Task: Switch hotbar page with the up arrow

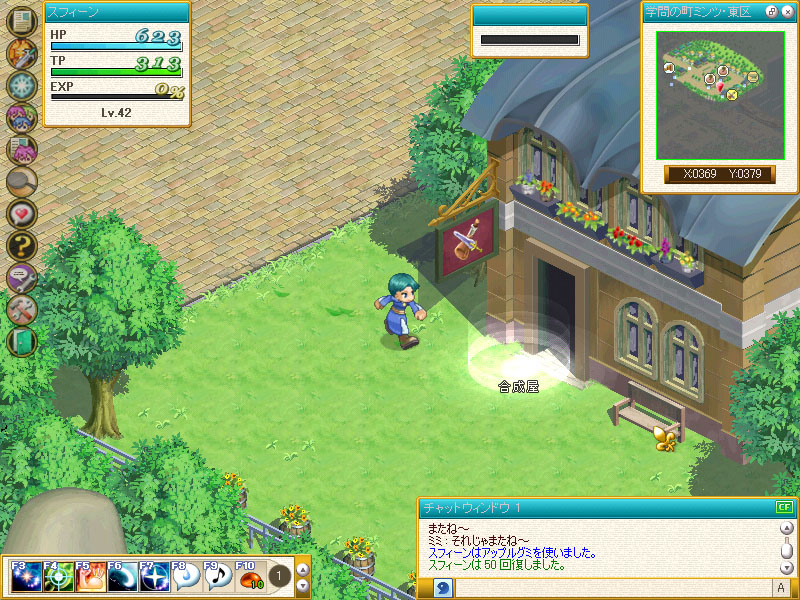Action: (303, 570)
